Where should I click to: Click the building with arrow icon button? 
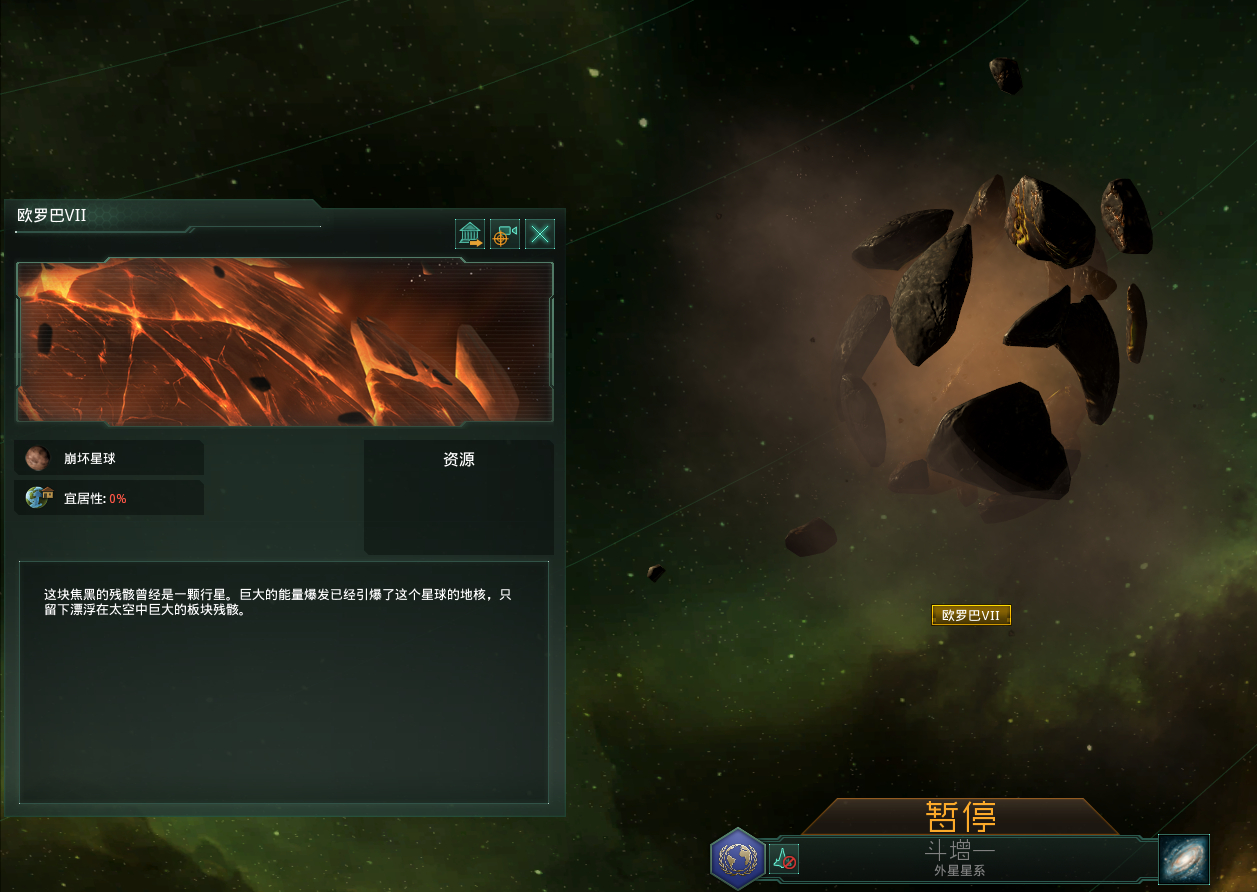(x=470, y=235)
